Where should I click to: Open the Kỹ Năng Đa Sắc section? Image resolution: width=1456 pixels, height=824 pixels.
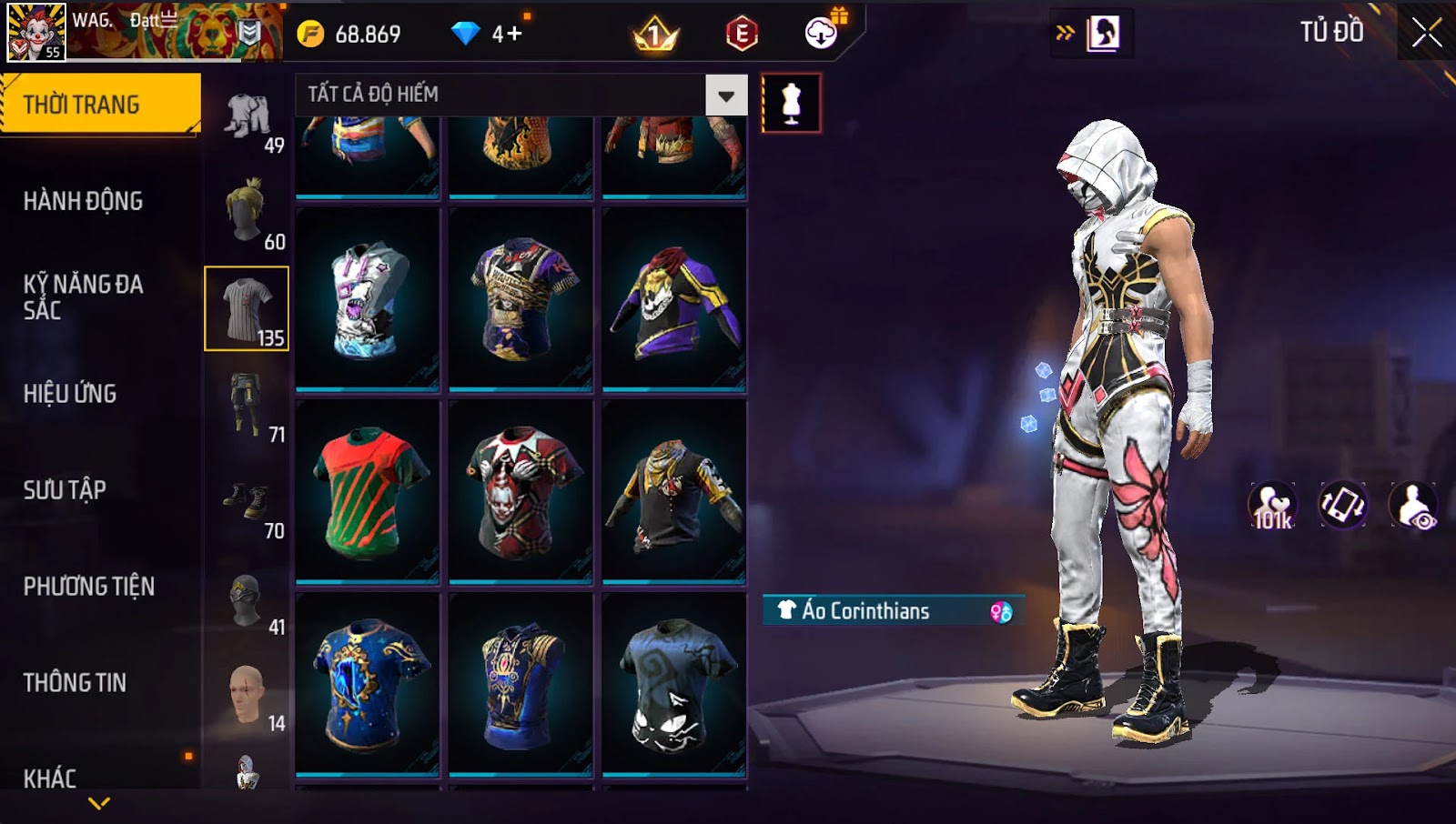(83, 296)
